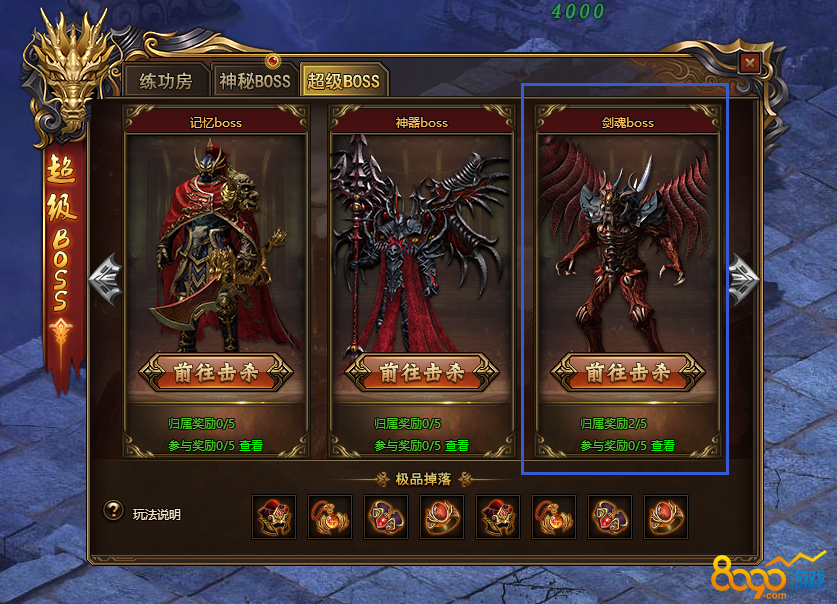The image size is (837, 604).
Task: Choose 前往击杀 for 剑魂boss
Action: (626, 373)
